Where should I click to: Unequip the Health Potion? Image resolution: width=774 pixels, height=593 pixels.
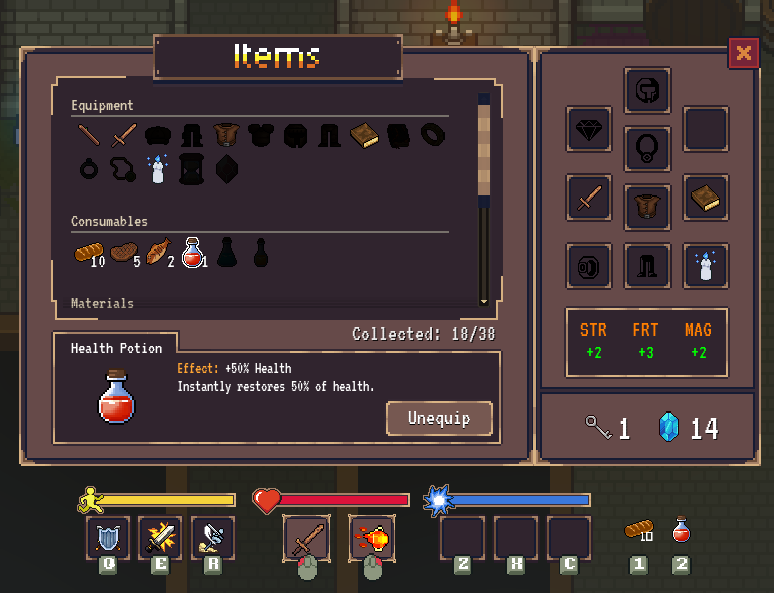[439, 418]
